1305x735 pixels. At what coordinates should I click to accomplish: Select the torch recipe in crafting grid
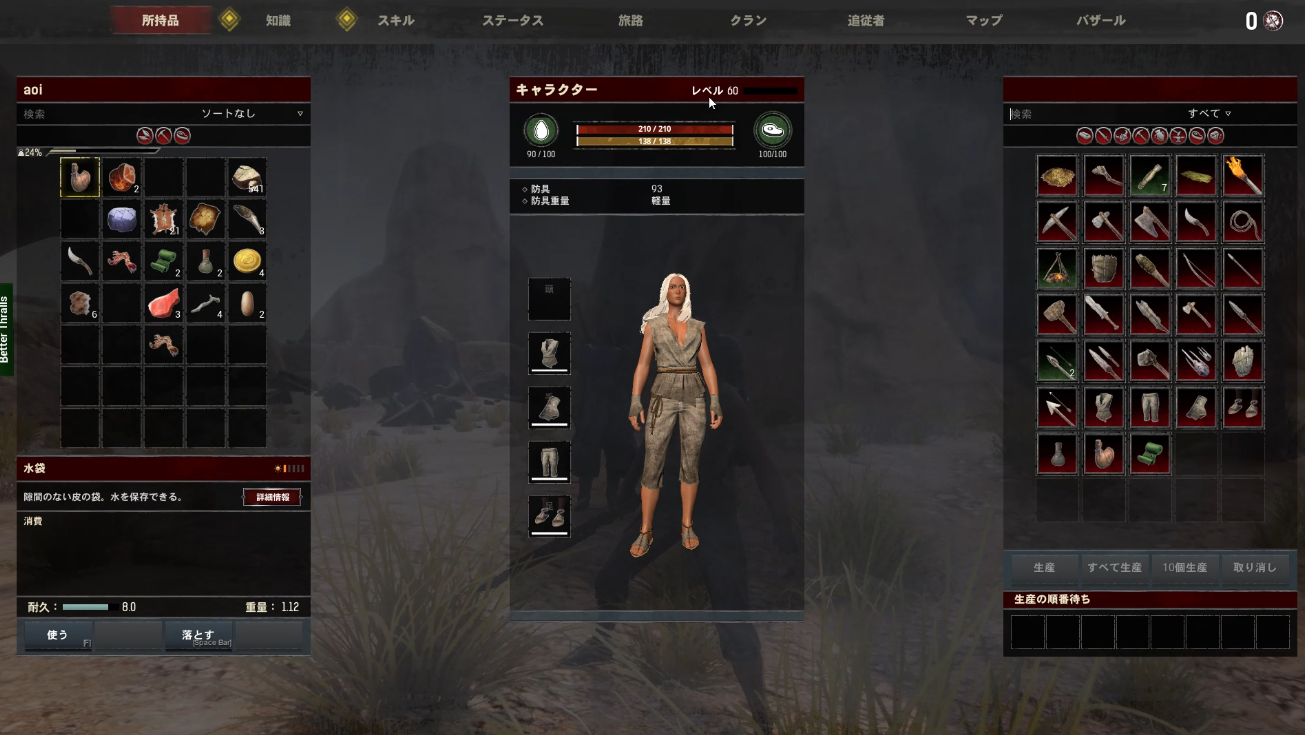[x=1241, y=175]
